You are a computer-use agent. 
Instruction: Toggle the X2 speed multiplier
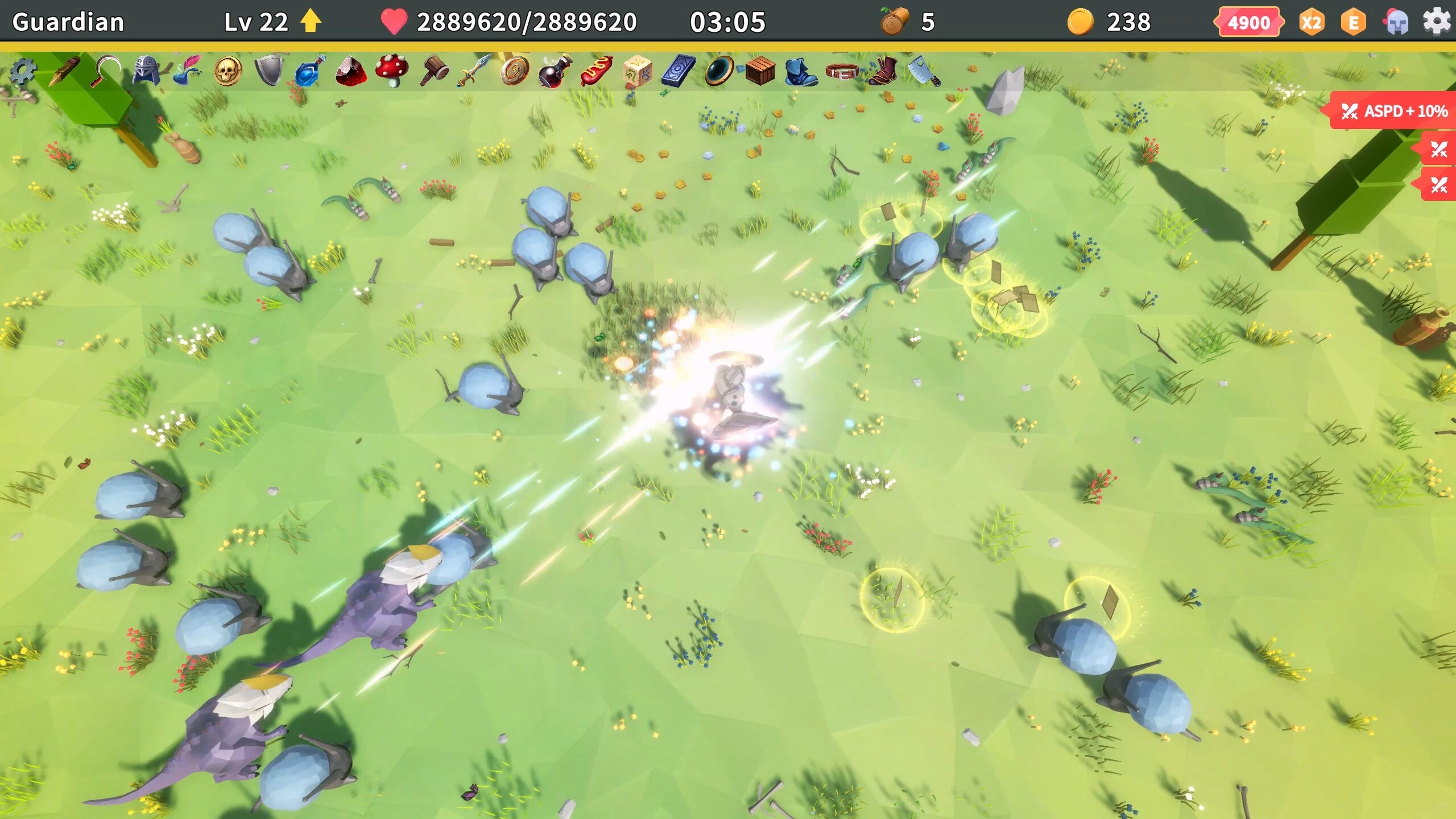(1311, 23)
